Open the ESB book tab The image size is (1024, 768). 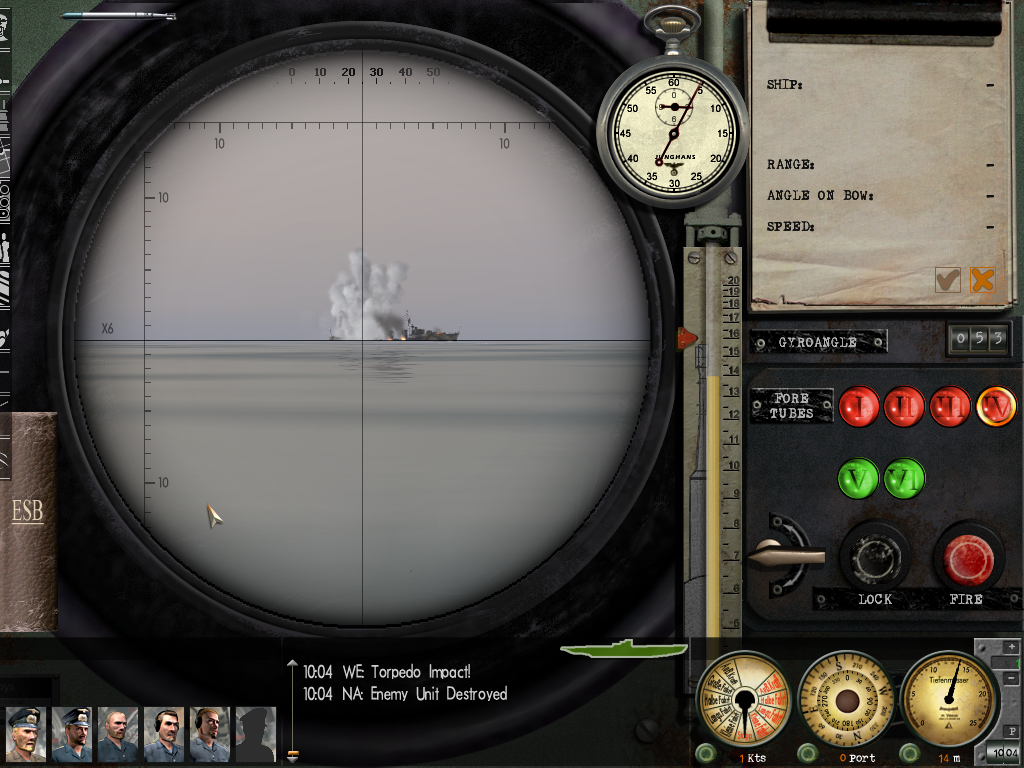(x=27, y=512)
